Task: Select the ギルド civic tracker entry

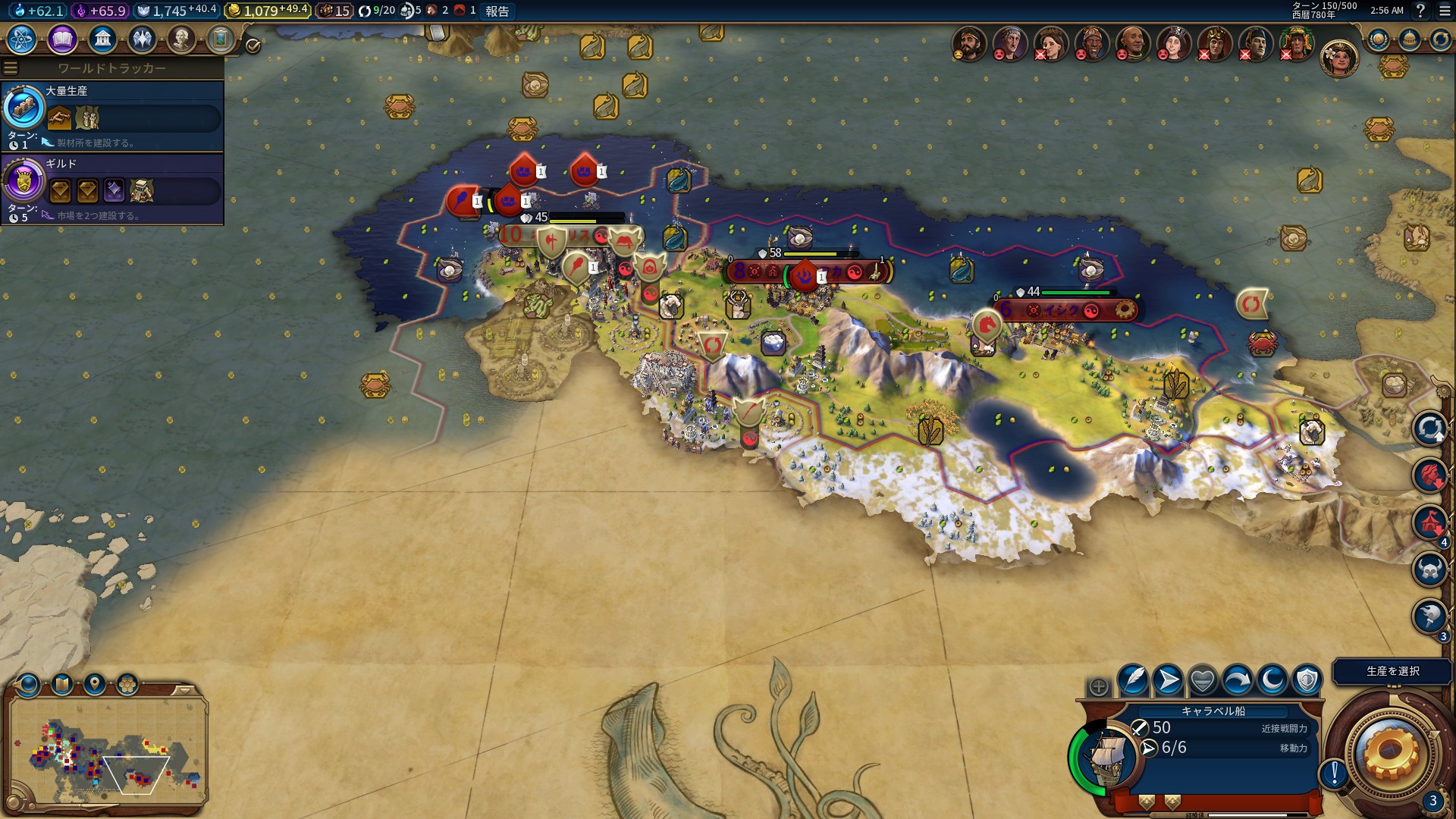Action: click(112, 189)
